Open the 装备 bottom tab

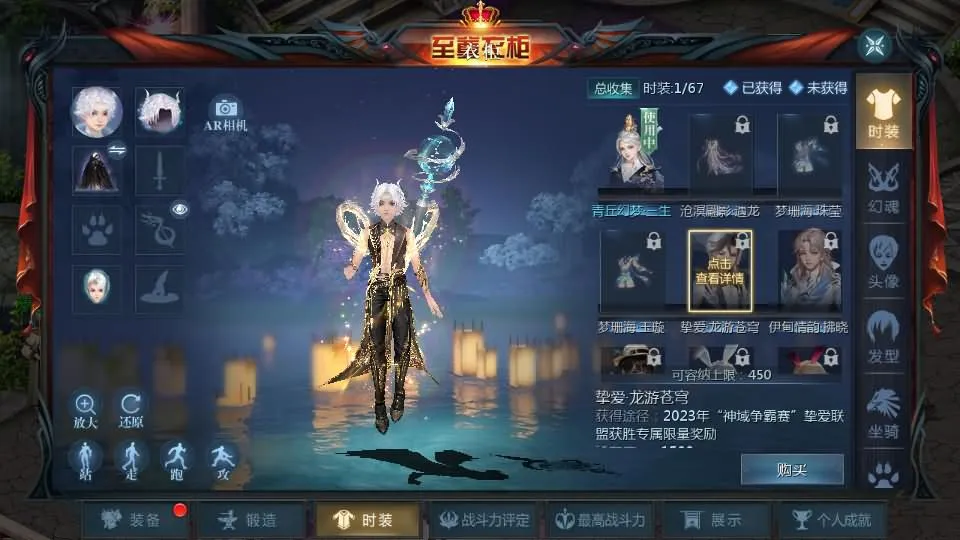(x=135, y=520)
